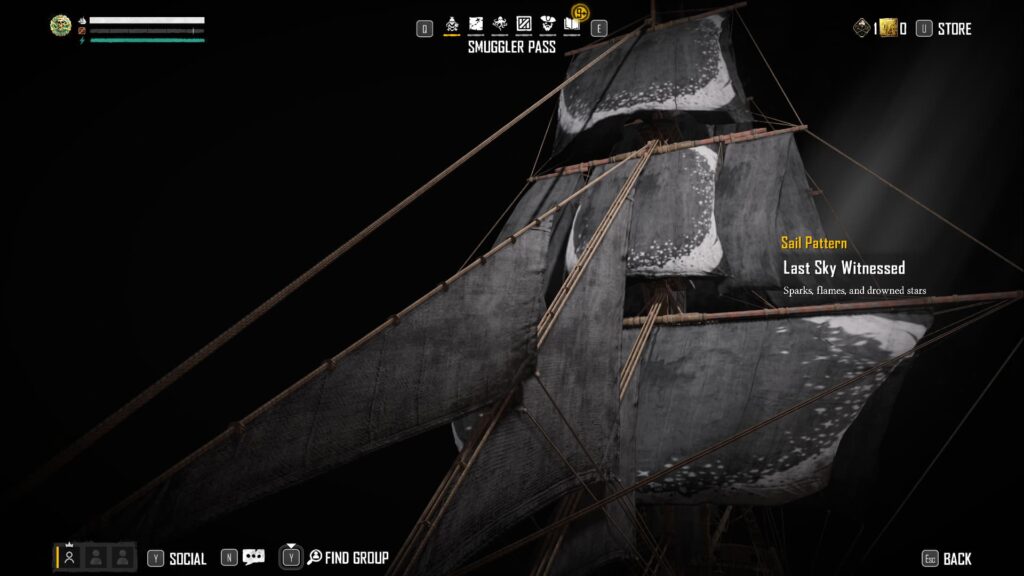The height and width of the screenshot is (576, 1024).
Task: Click the player avatar portrait
Action: (61, 26)
